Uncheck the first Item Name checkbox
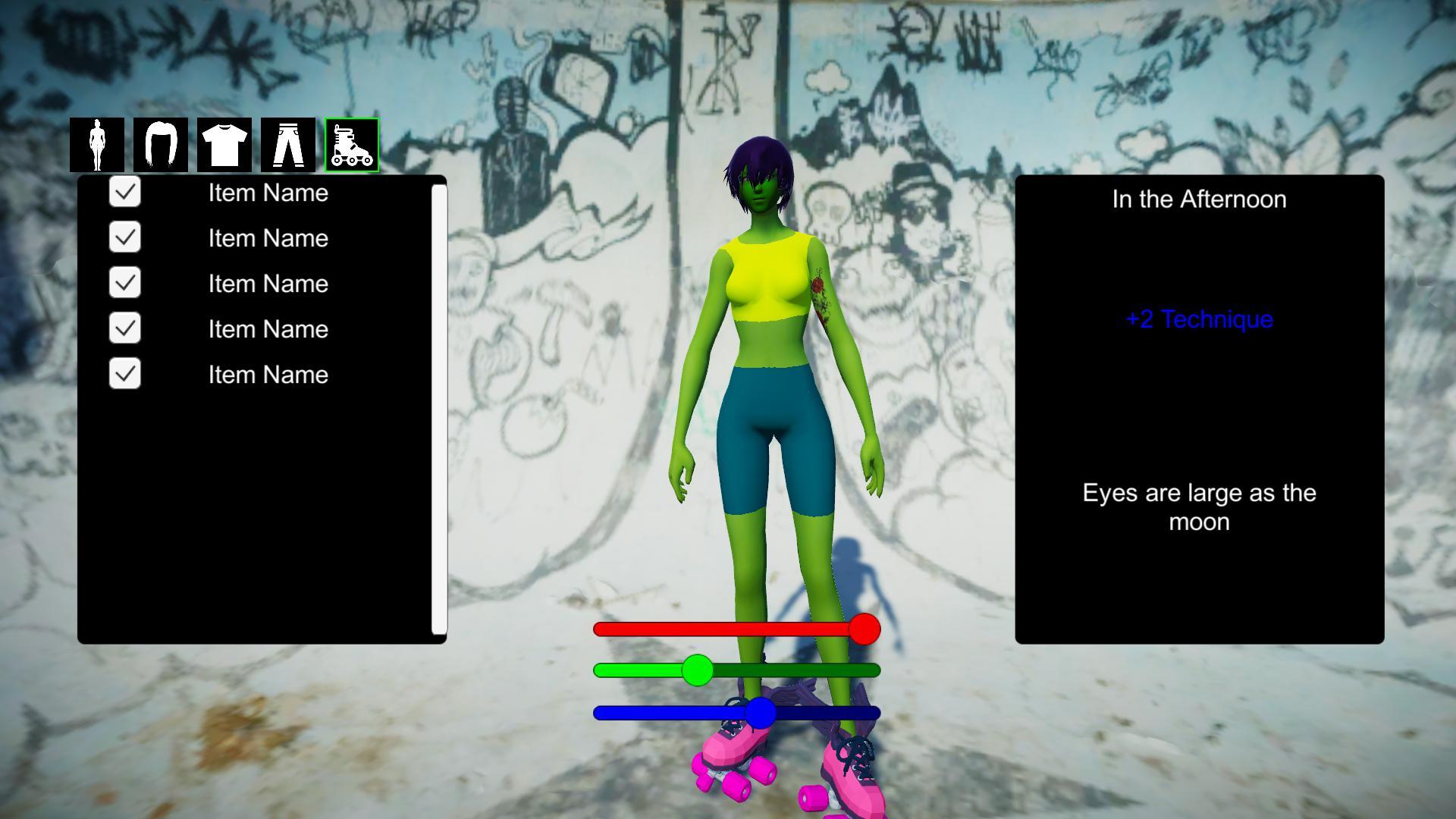The width and height of the screenshot is (1456, 819). point(124,193)
